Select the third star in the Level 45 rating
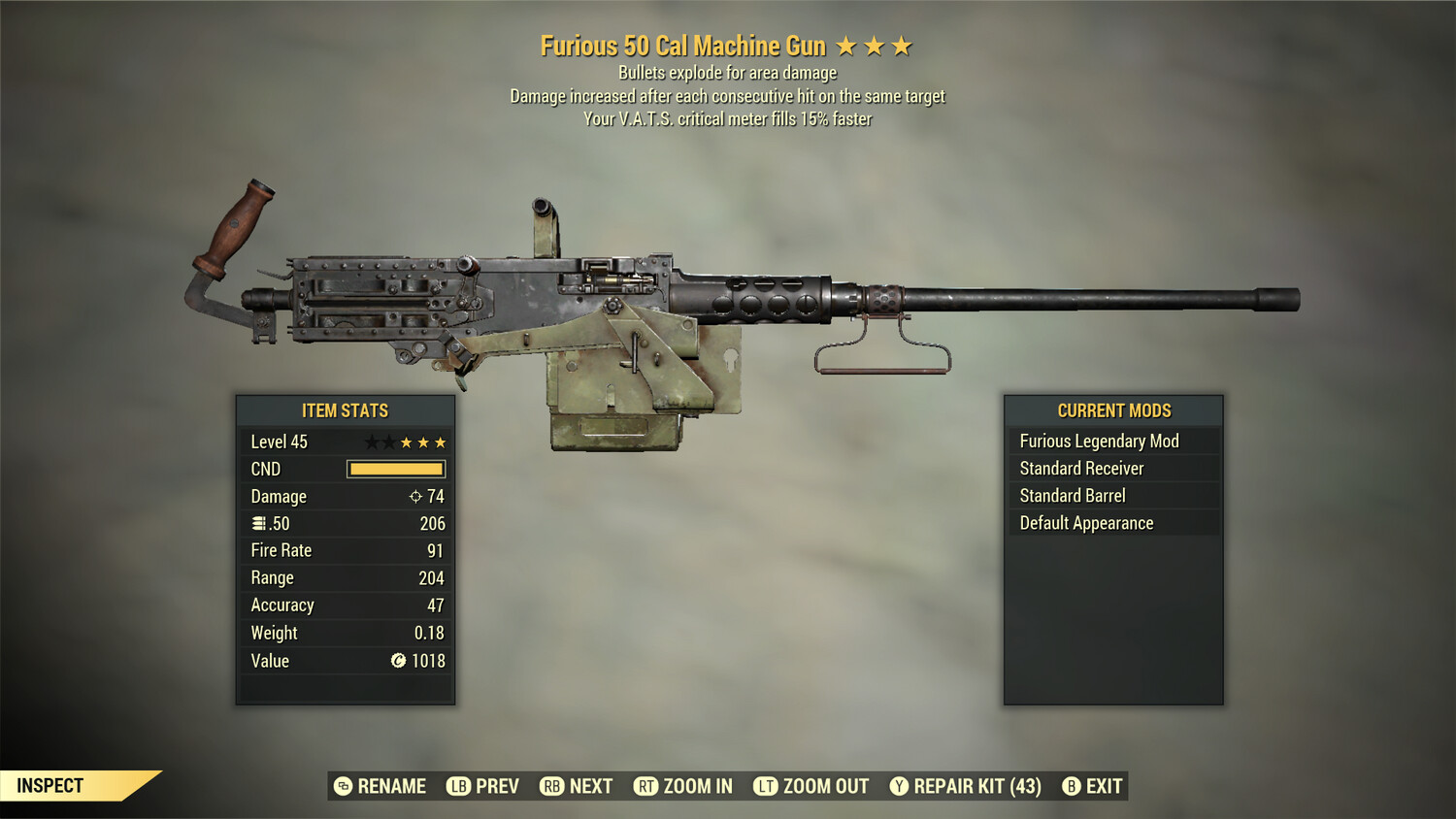The width and height of the screenshot is (1456, 819). coord(408,442)
